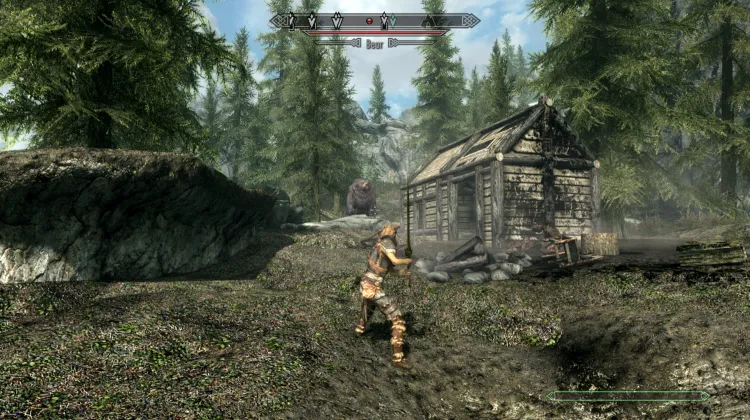
Task: Click the red enemy dot on the compass
Action: pos(369,20)
